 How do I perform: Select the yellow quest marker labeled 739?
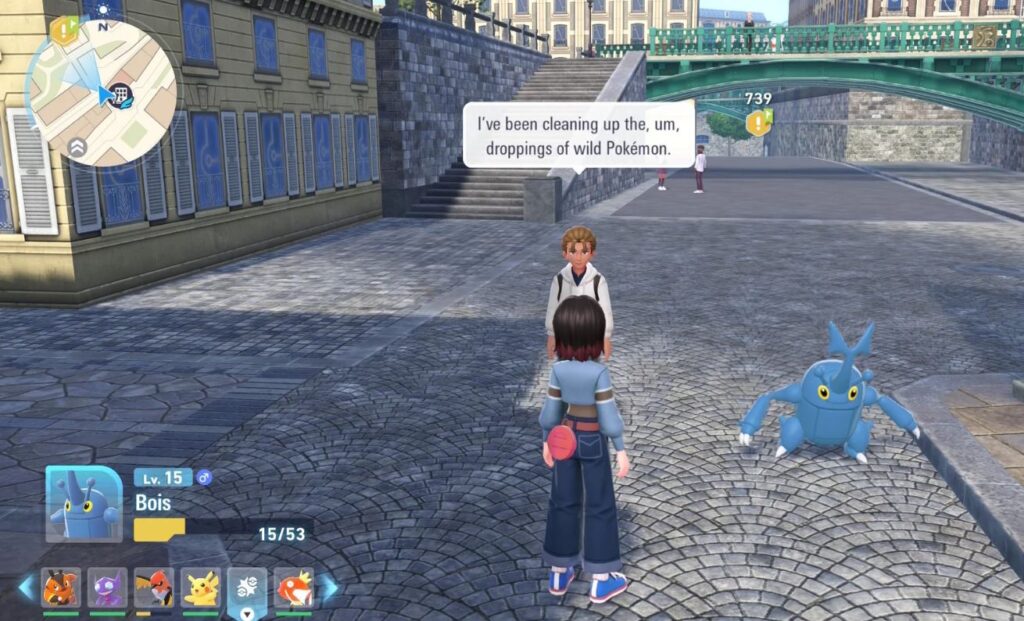point(759,121)
